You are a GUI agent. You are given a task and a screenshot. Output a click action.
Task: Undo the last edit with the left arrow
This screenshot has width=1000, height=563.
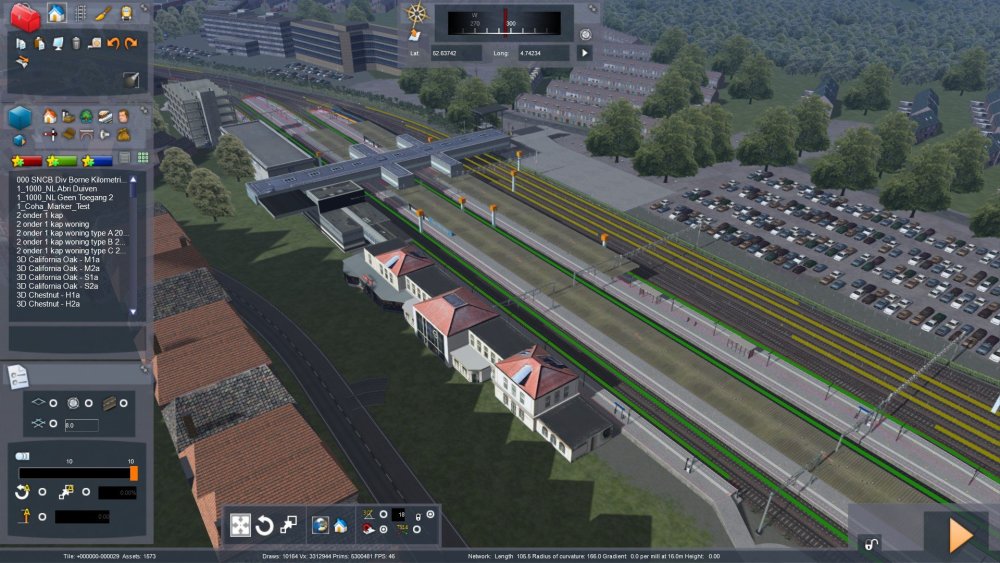(113, 43)
